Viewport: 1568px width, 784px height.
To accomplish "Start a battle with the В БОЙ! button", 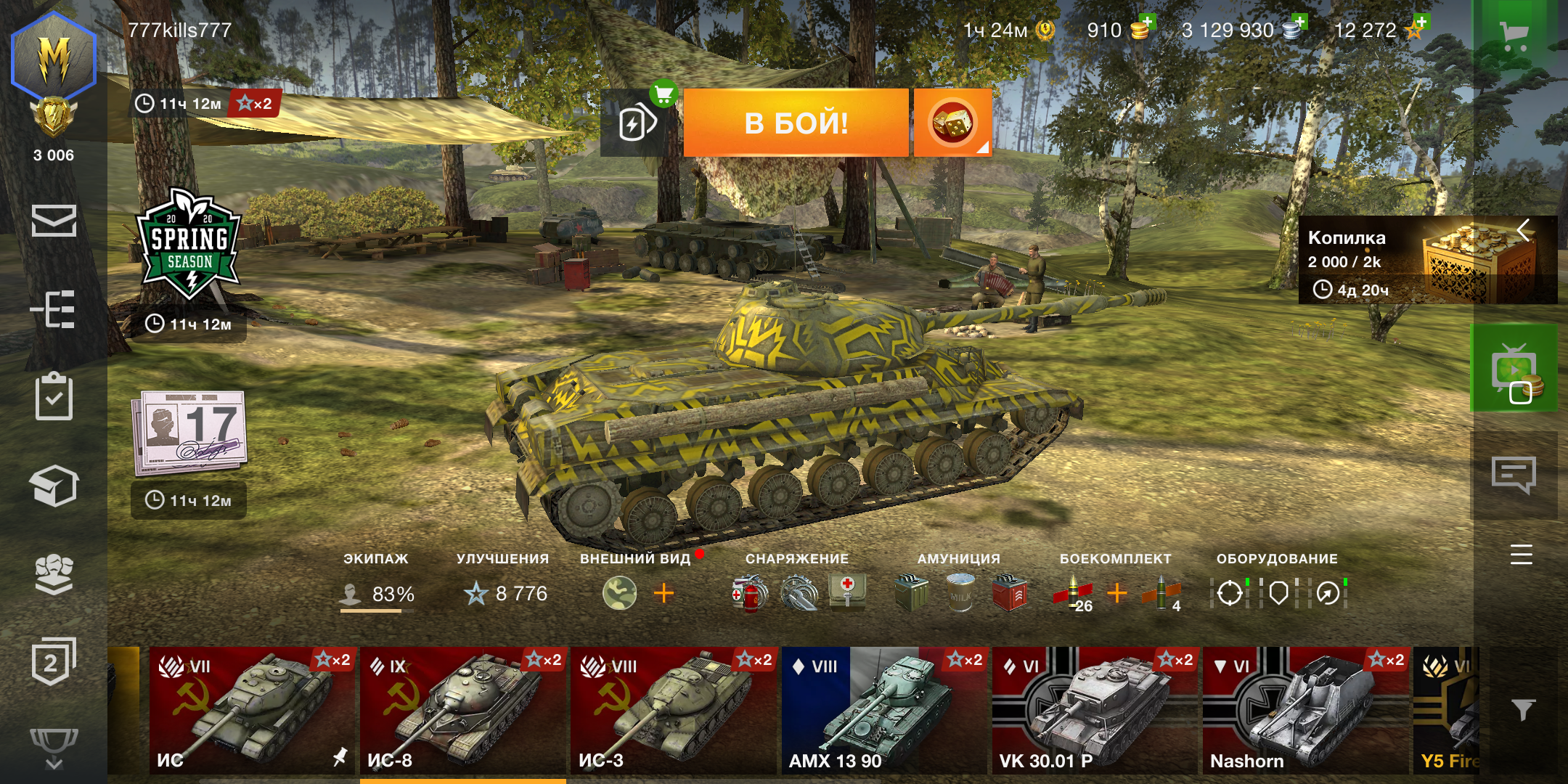I will [x=796, y=123].
